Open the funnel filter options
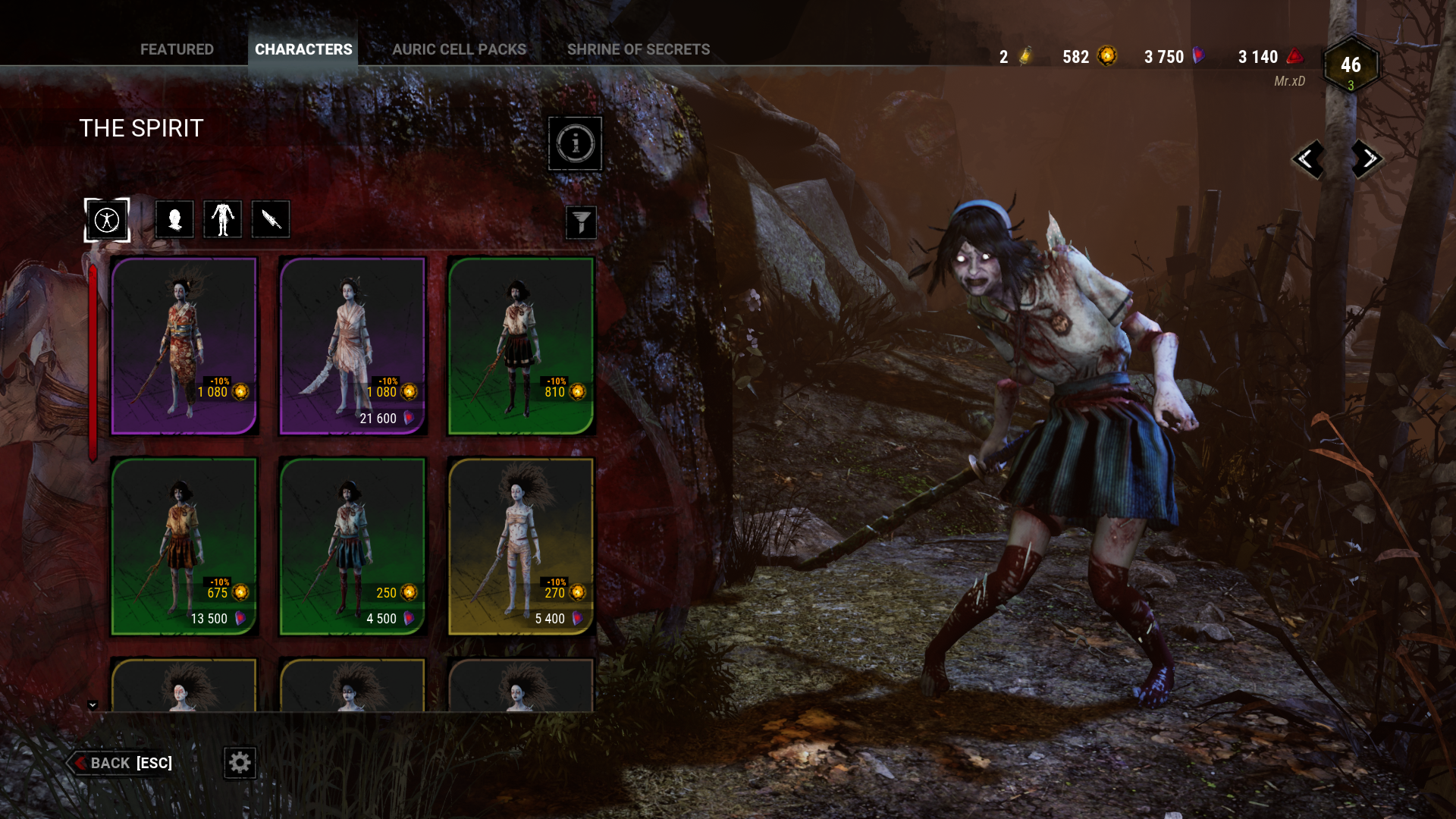1456x819 pixels. [581, 223]
